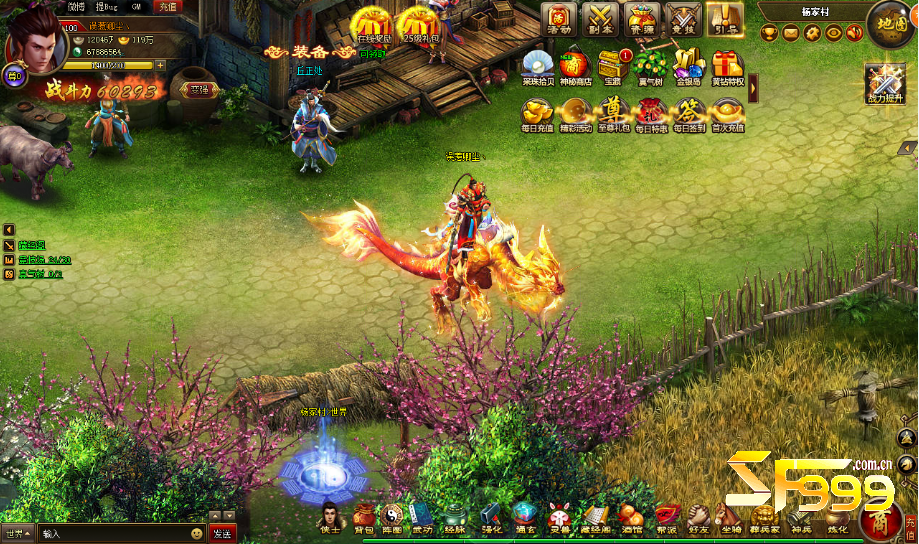
Task: Open the 宝藏 treasure chest icon
Action: (x=612, y=68)
